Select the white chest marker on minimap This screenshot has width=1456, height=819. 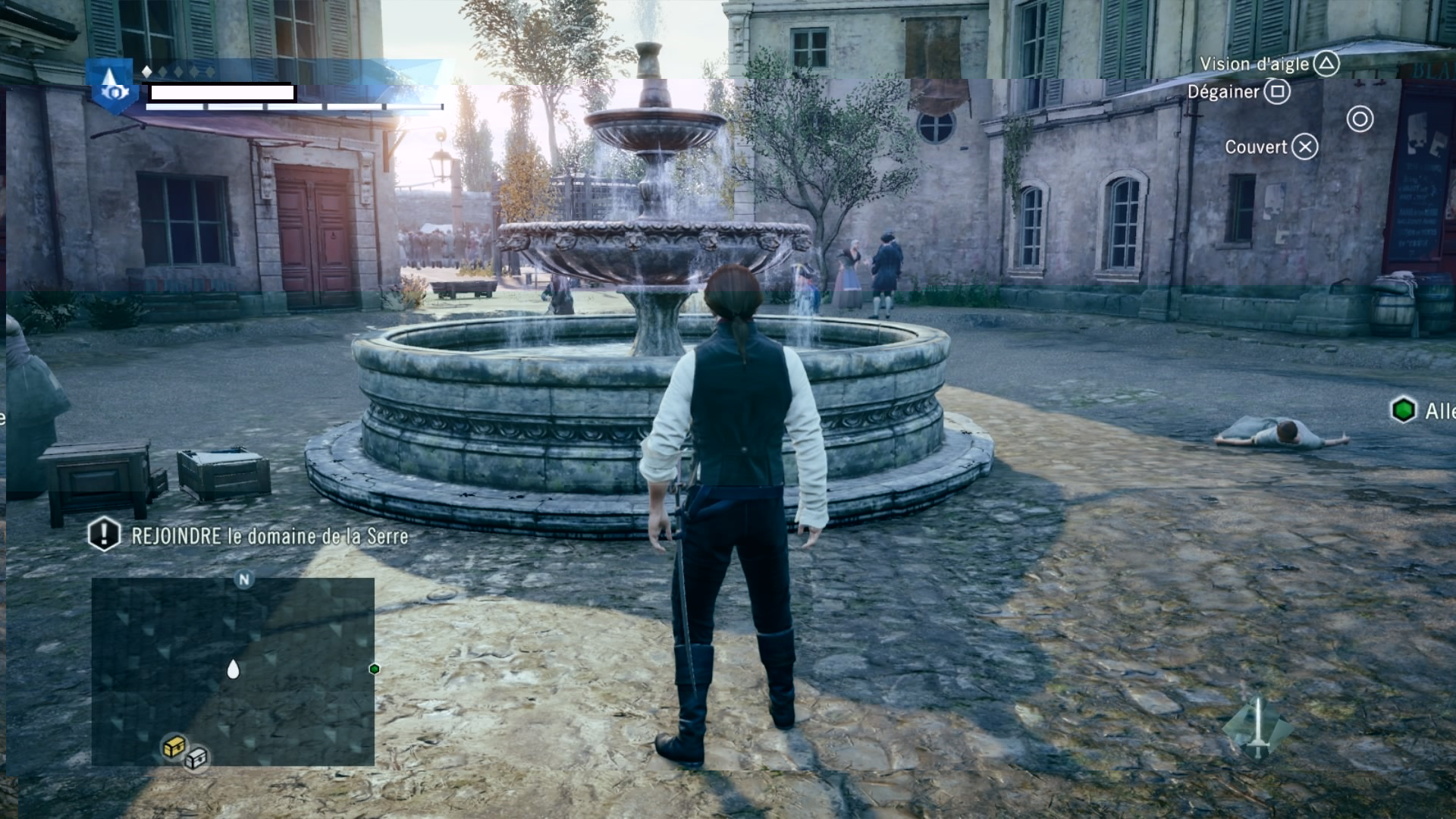pos(196,758)
